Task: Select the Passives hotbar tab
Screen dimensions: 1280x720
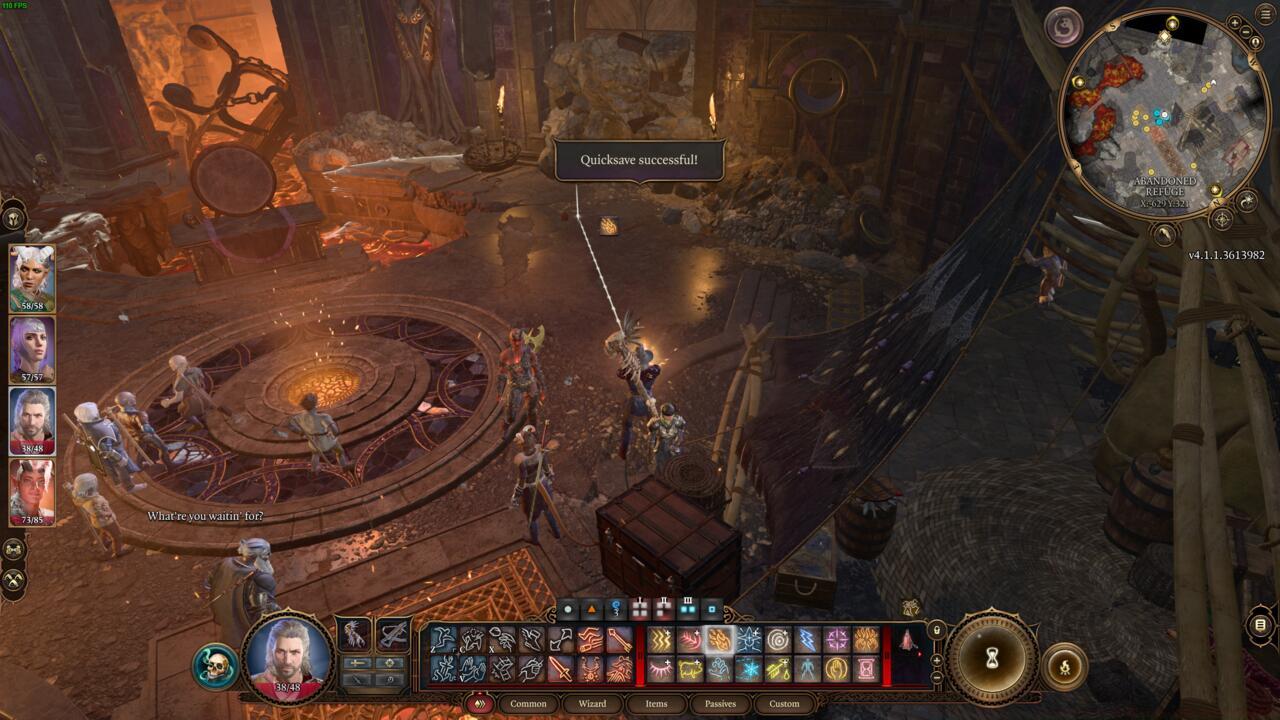Action: [x=720, y=704]
